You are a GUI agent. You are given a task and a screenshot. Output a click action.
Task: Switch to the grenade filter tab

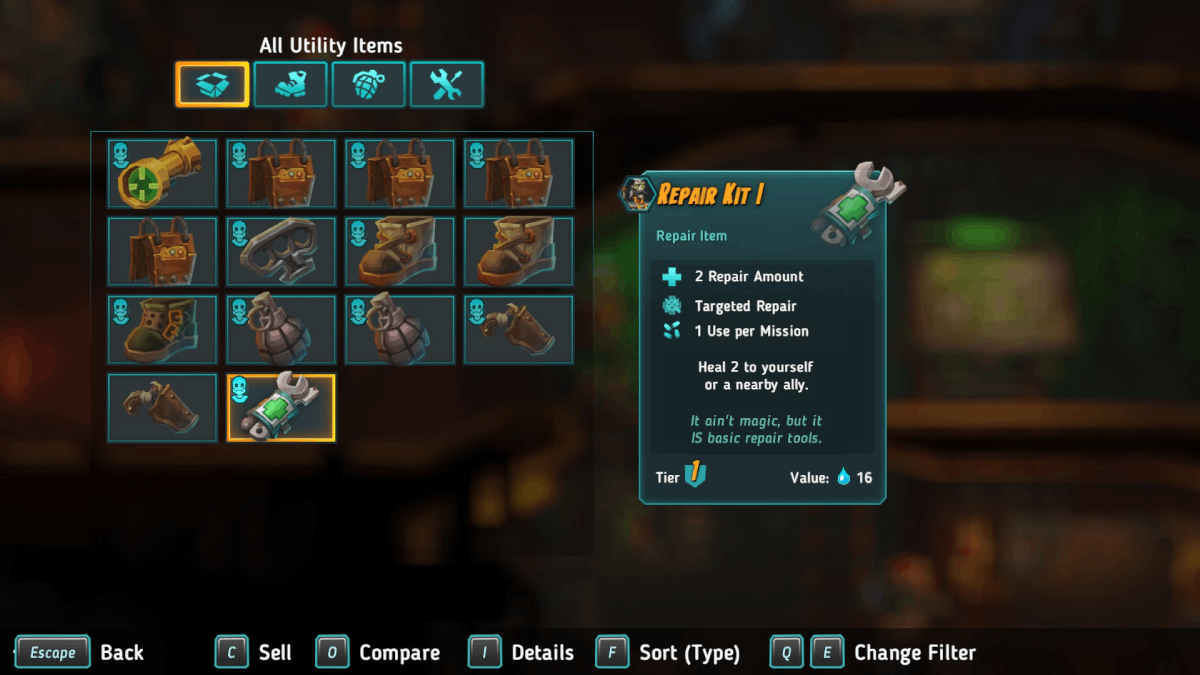tap(368, 84)
